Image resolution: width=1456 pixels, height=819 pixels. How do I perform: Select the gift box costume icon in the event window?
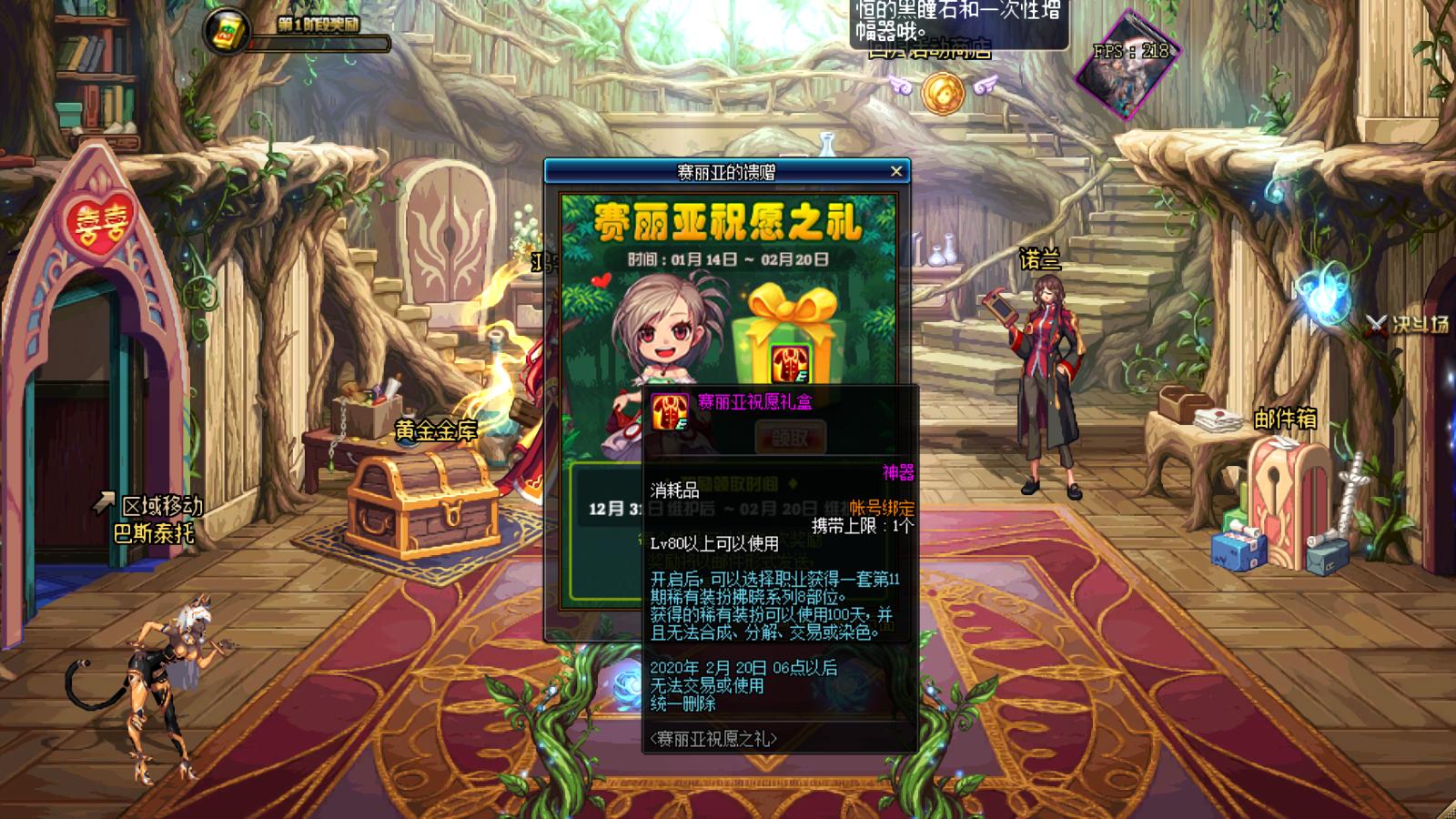[x=789, y=362]
